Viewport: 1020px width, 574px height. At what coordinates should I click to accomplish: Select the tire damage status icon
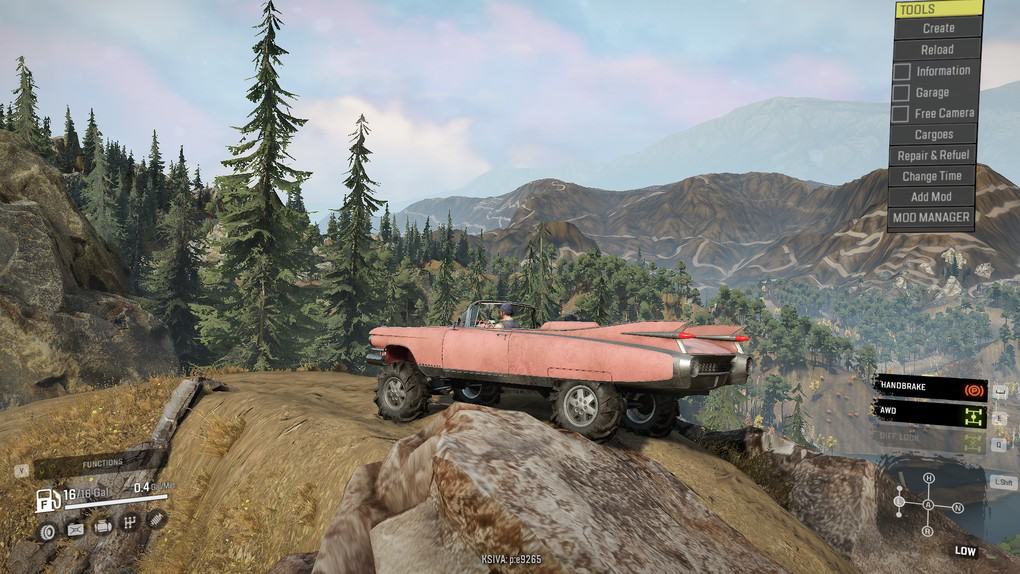(47, 531)
